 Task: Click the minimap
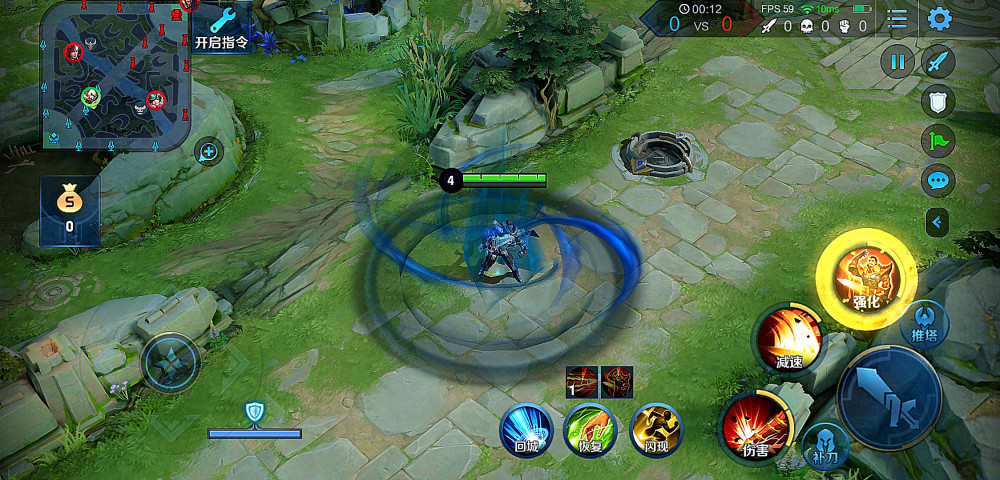(x=116, y=75)
